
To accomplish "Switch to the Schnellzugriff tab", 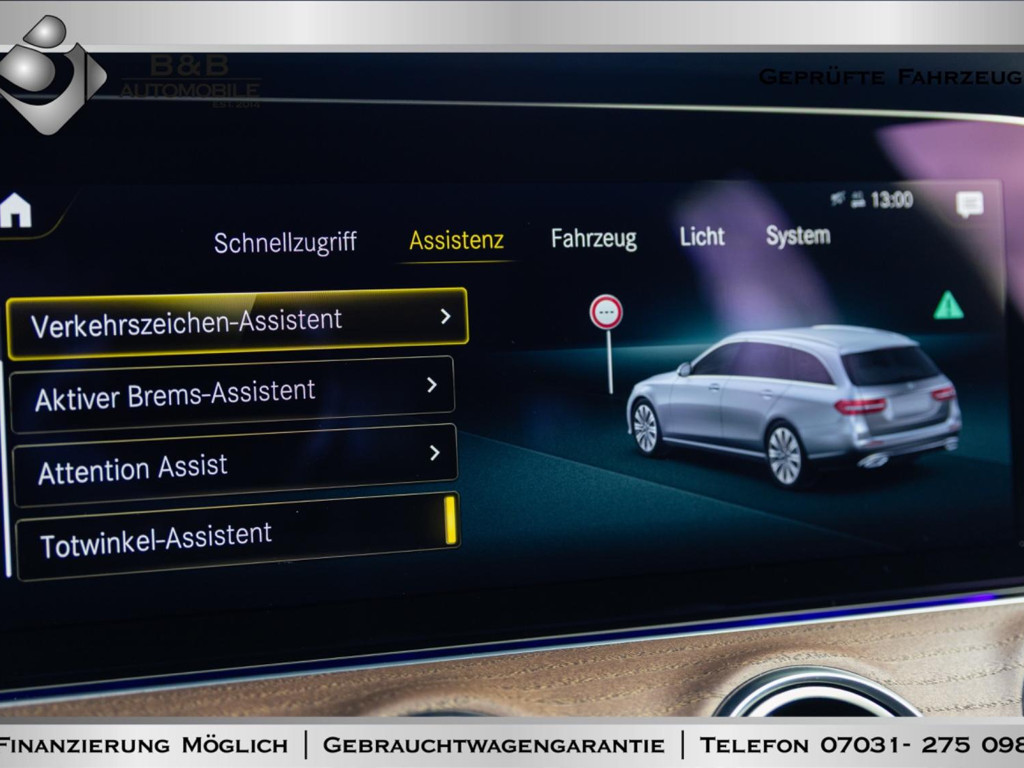I will [285, 243].
